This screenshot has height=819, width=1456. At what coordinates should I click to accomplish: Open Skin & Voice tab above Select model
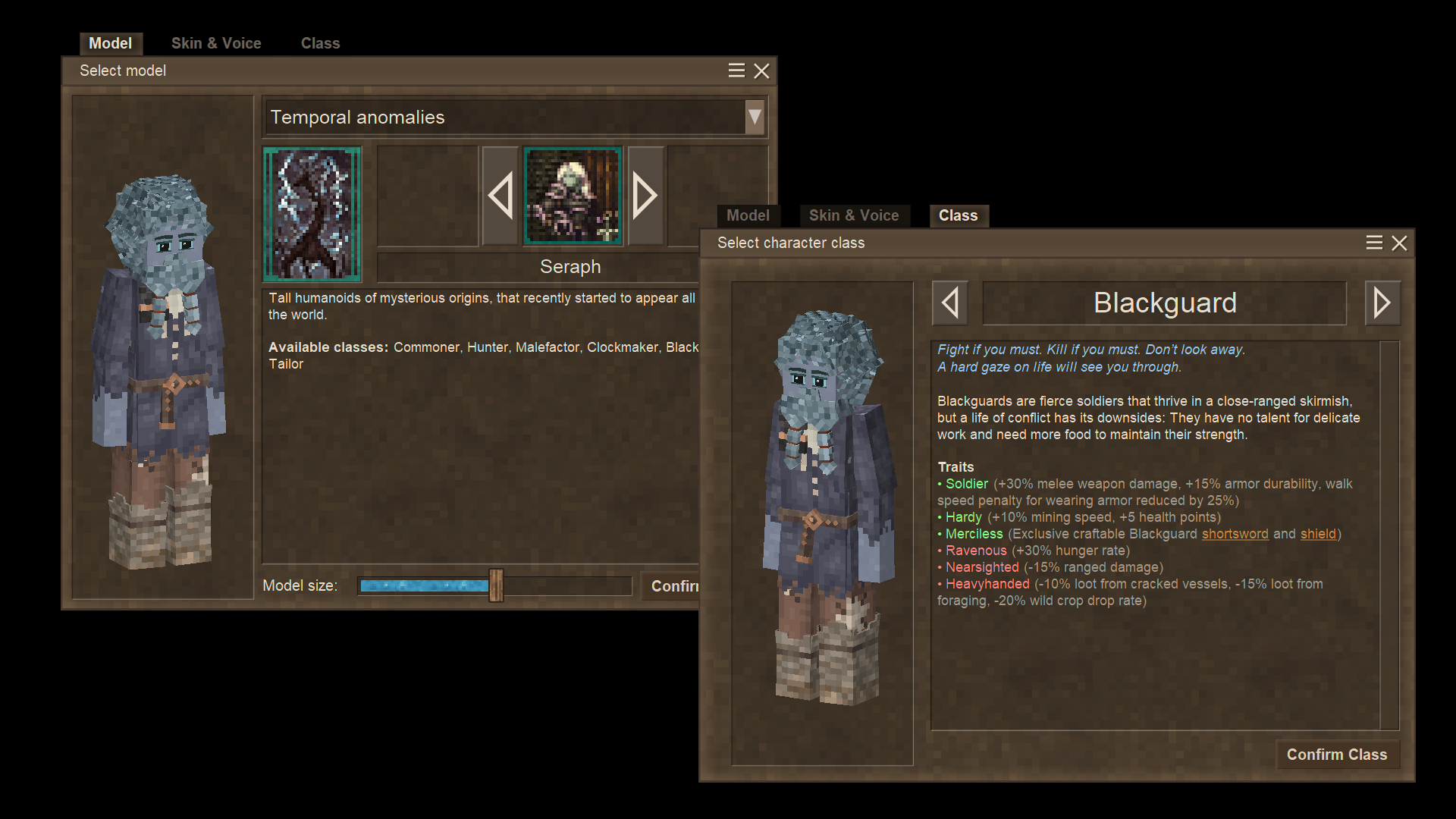click(x=216, y=43)
